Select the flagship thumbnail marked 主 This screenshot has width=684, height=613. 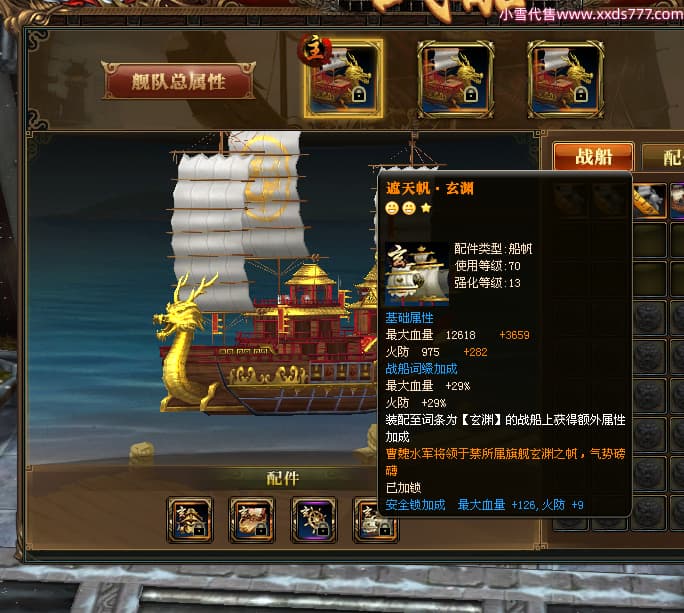(x=344, y=79)
